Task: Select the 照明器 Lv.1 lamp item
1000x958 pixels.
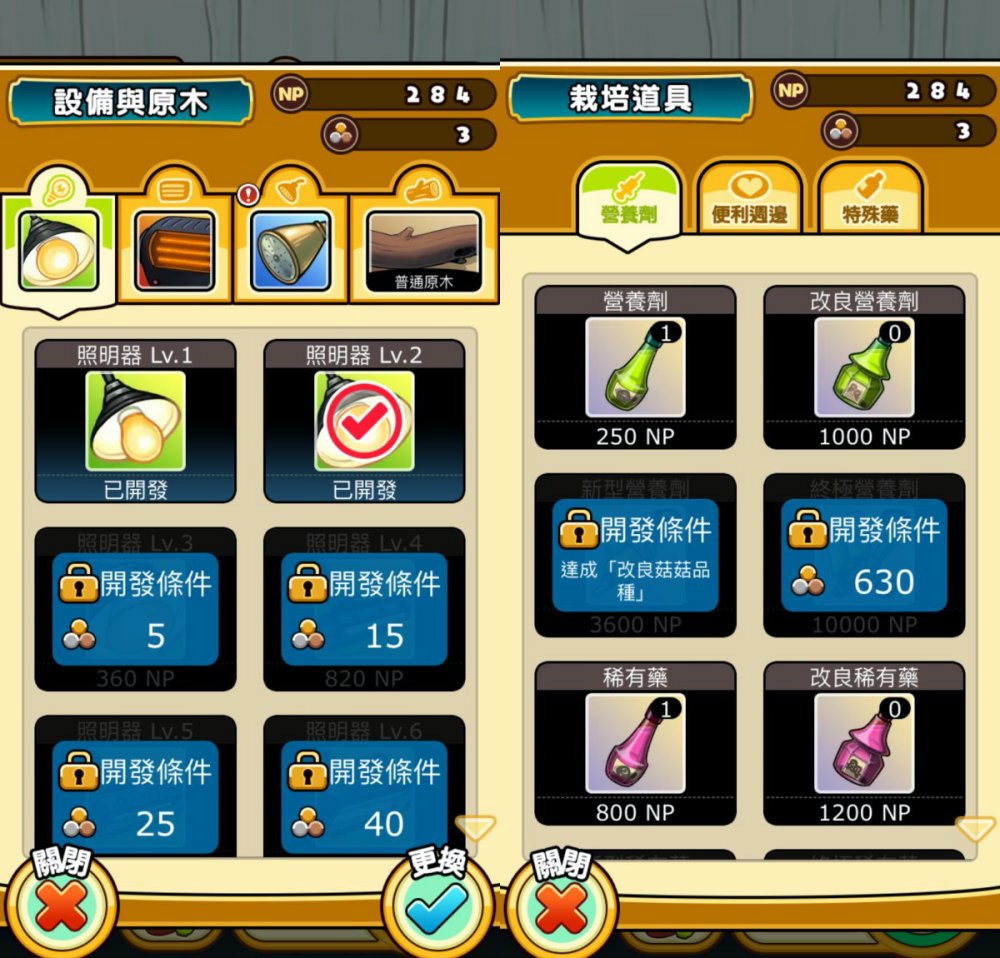Action: click(x=135, y=421)
